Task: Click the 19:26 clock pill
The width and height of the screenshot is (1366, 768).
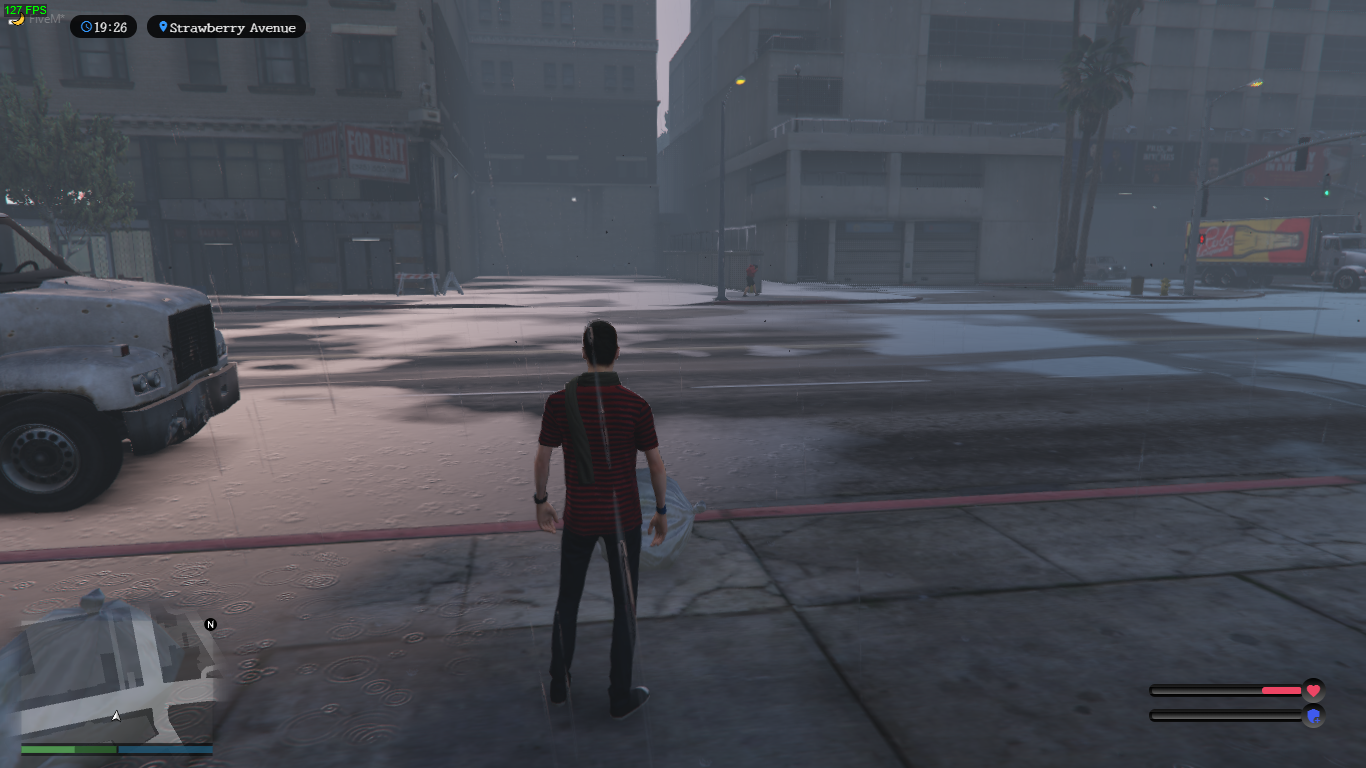Action: pos(103,27)
